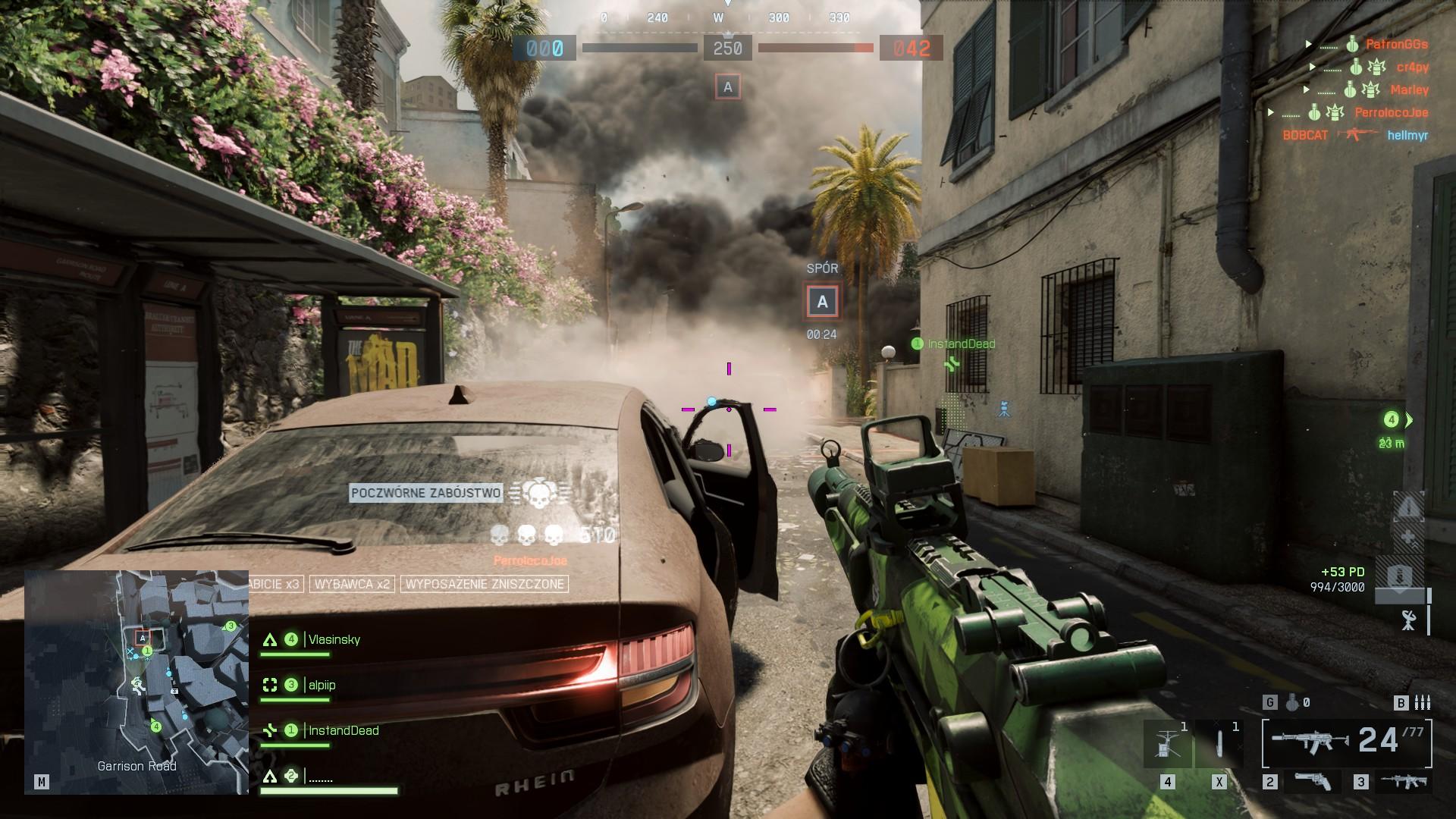Click the satellite dish radar icon
This screenshot has width=1456, height=819.
click(x=1409, y=620)
